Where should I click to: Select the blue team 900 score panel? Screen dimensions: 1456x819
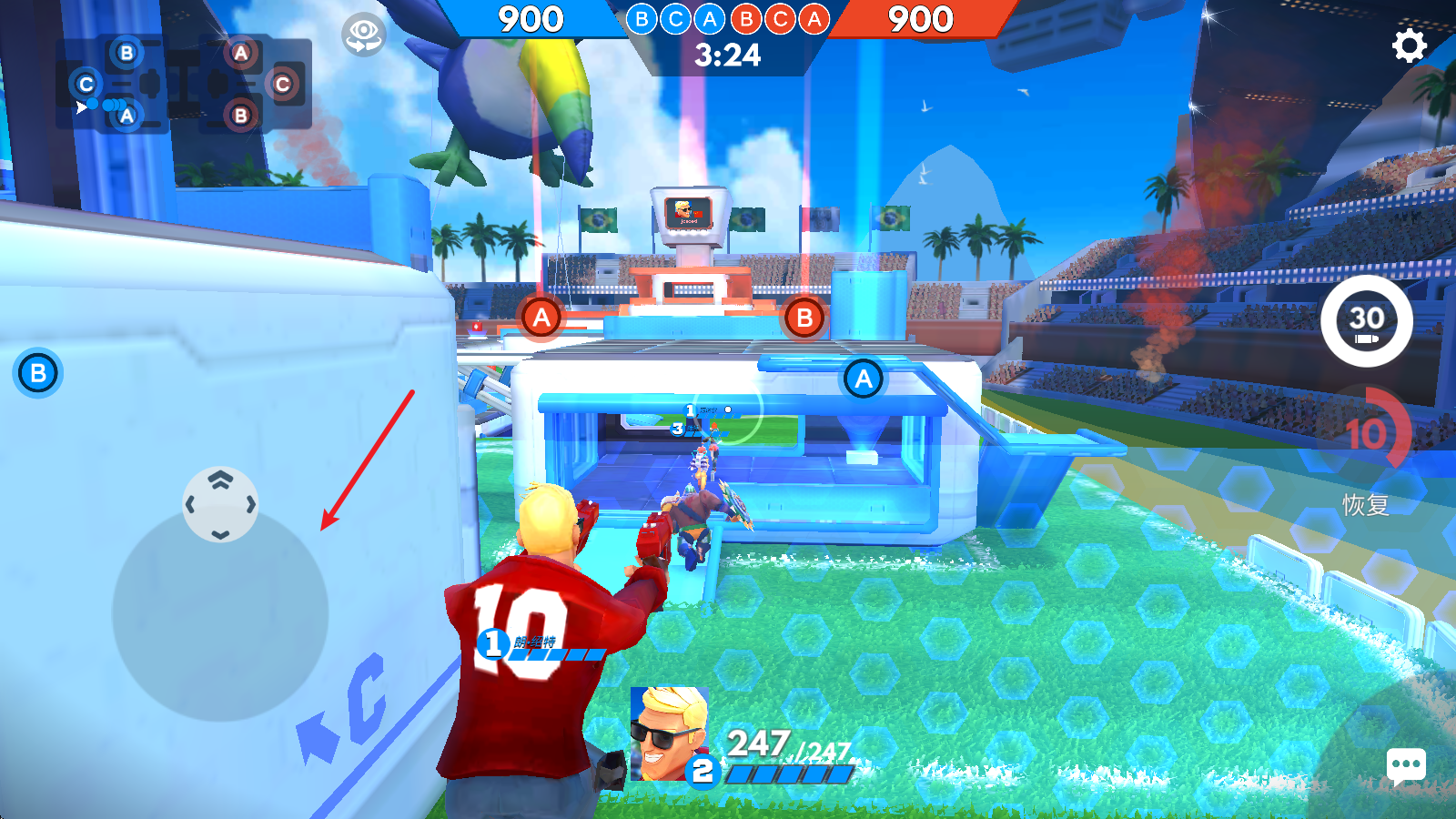coord(531,19)
